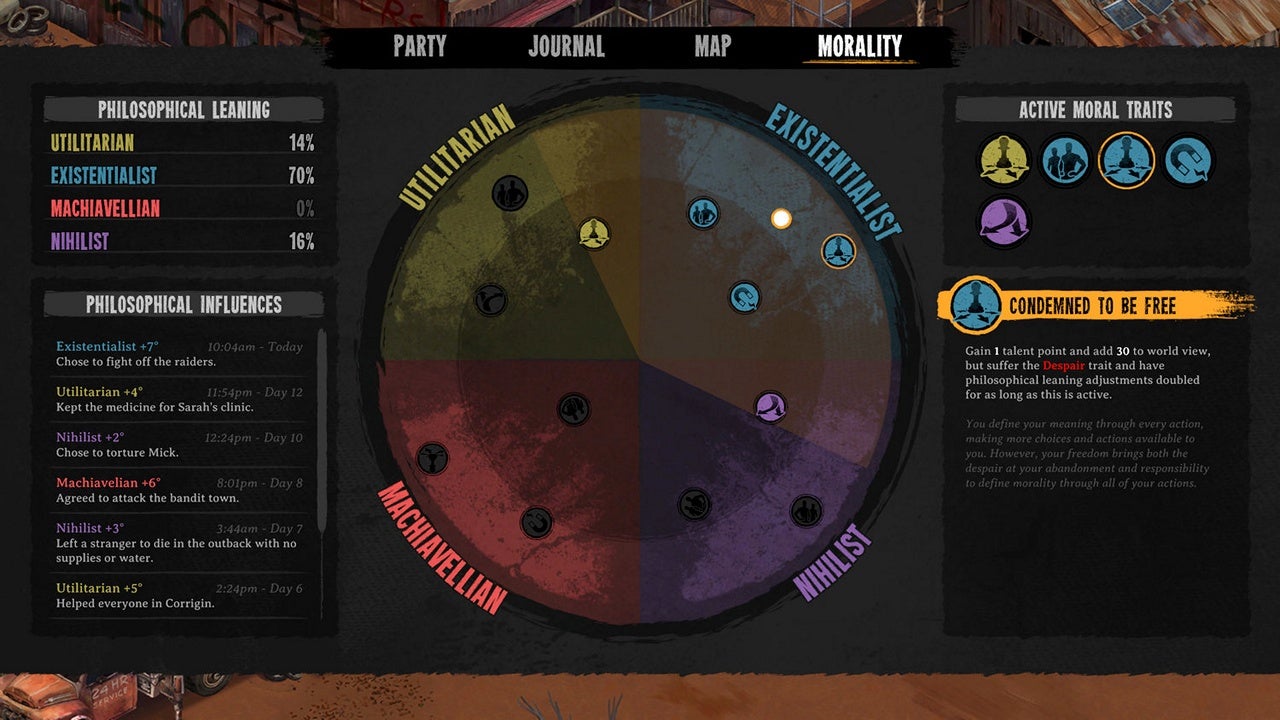Open the Journal tab

[x=565, y=46]
